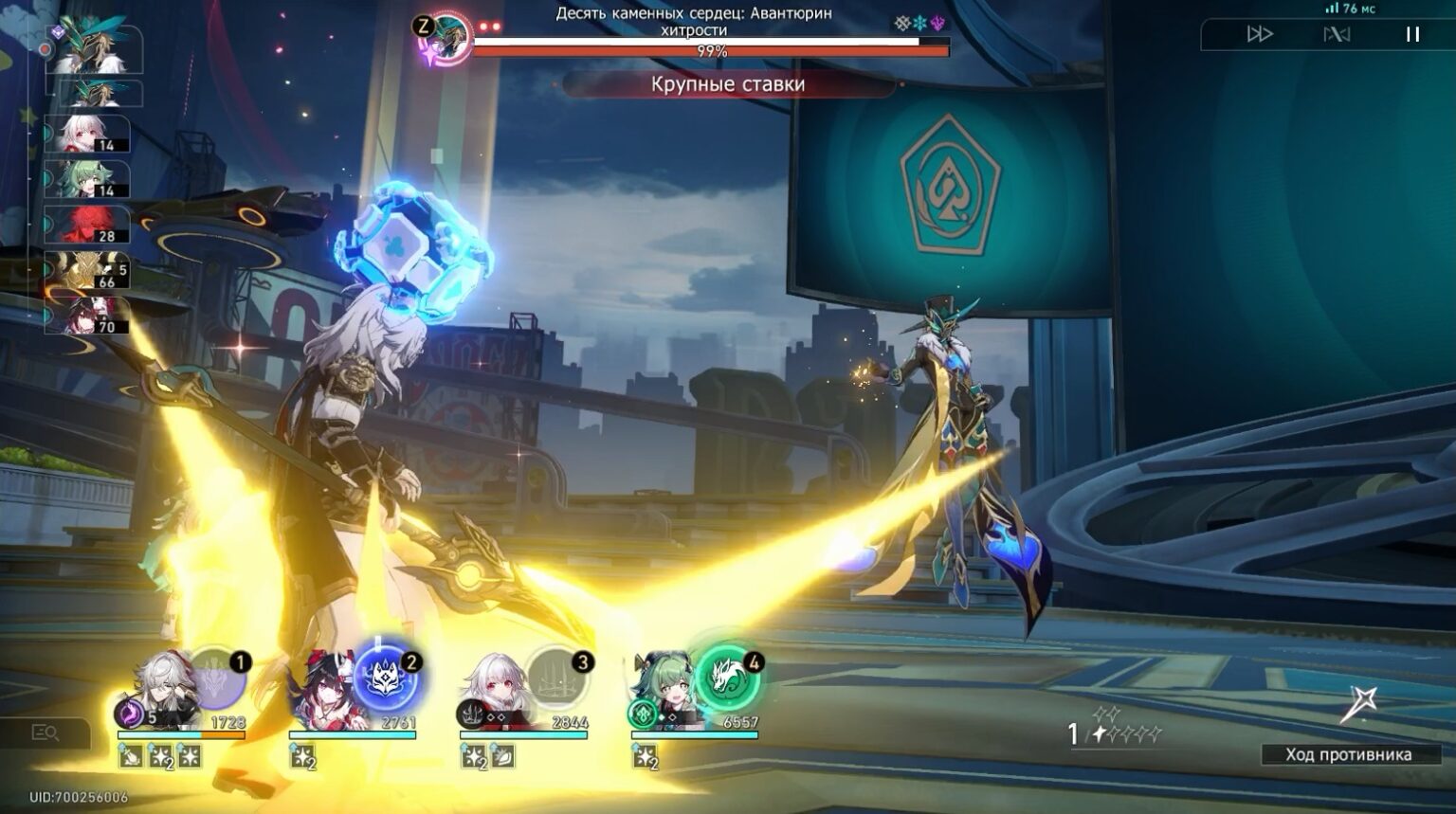Click the white-haired girl's turn-order entry
Screen dimensions: 1456x814
87,134
